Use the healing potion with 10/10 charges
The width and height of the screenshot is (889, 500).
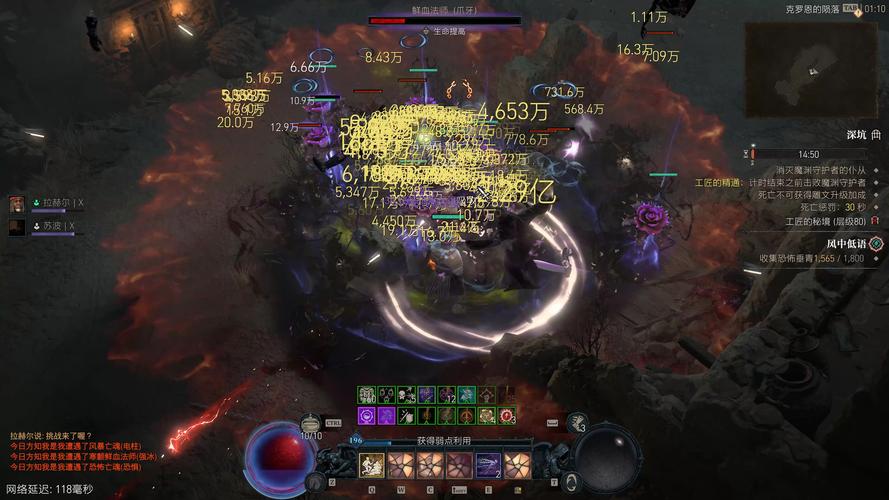(312, 424)
